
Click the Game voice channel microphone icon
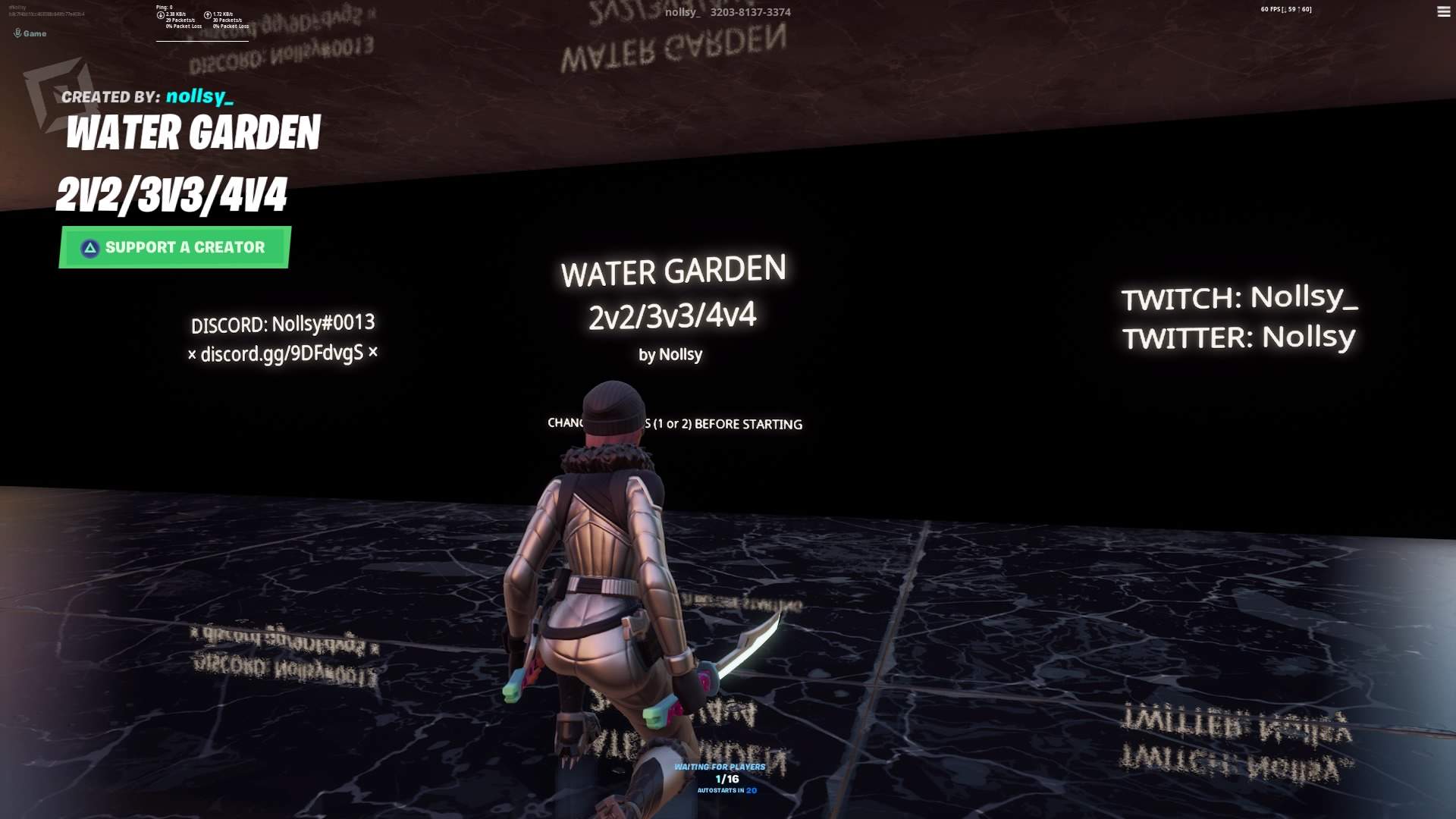click(x=17, y=33)
